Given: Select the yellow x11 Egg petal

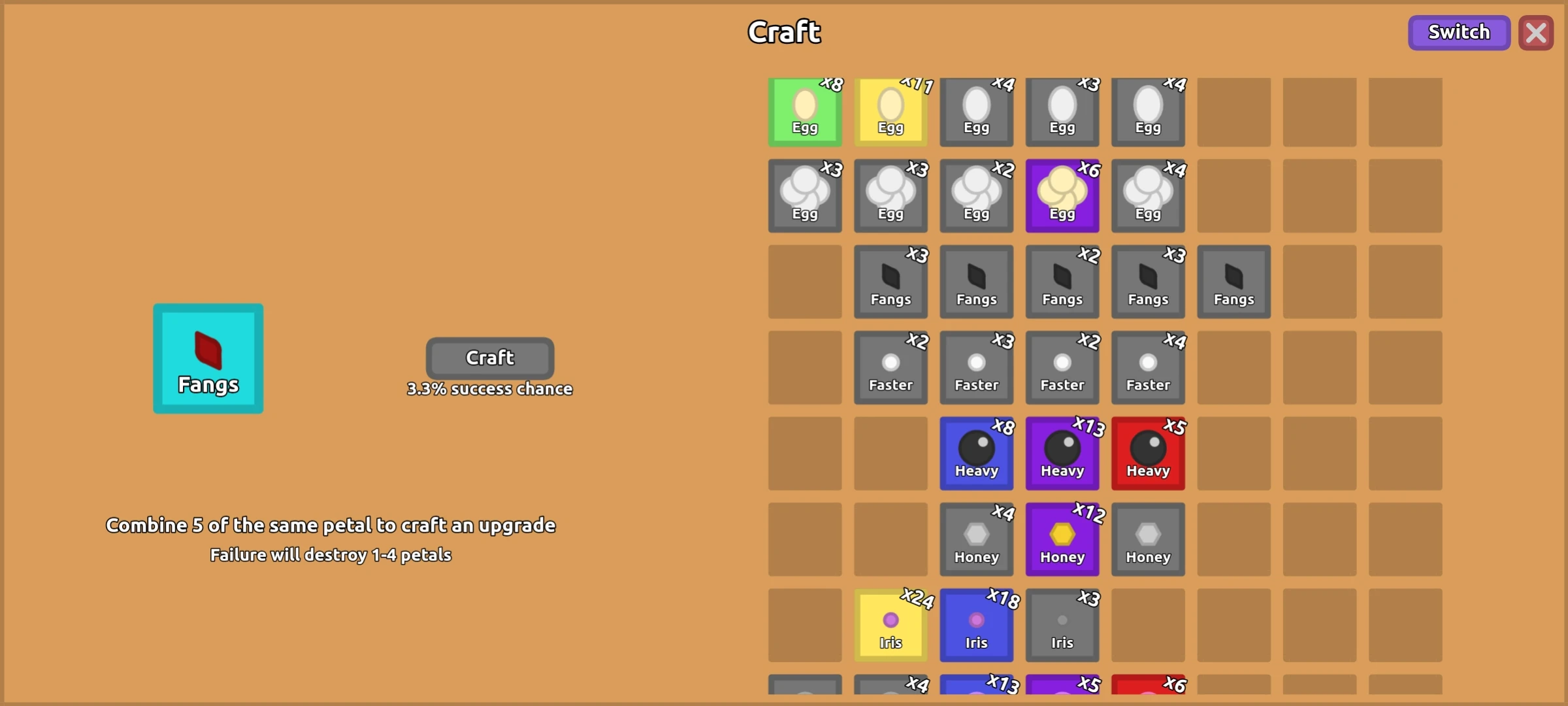Looking at the screenshot, I should click(x=890, y=111).
